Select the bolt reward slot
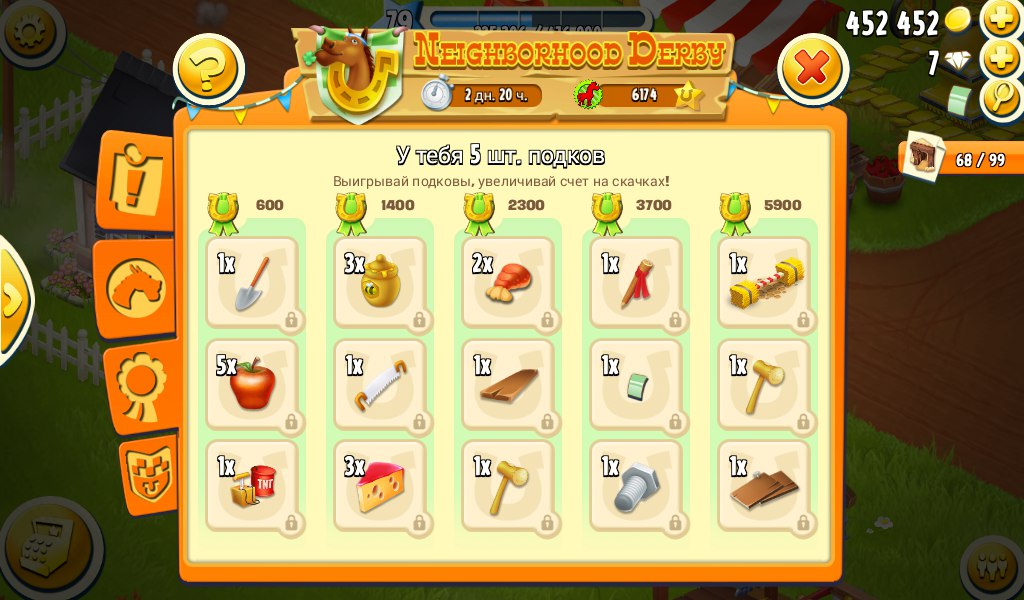1024x600 pixels. coord(636,487)
